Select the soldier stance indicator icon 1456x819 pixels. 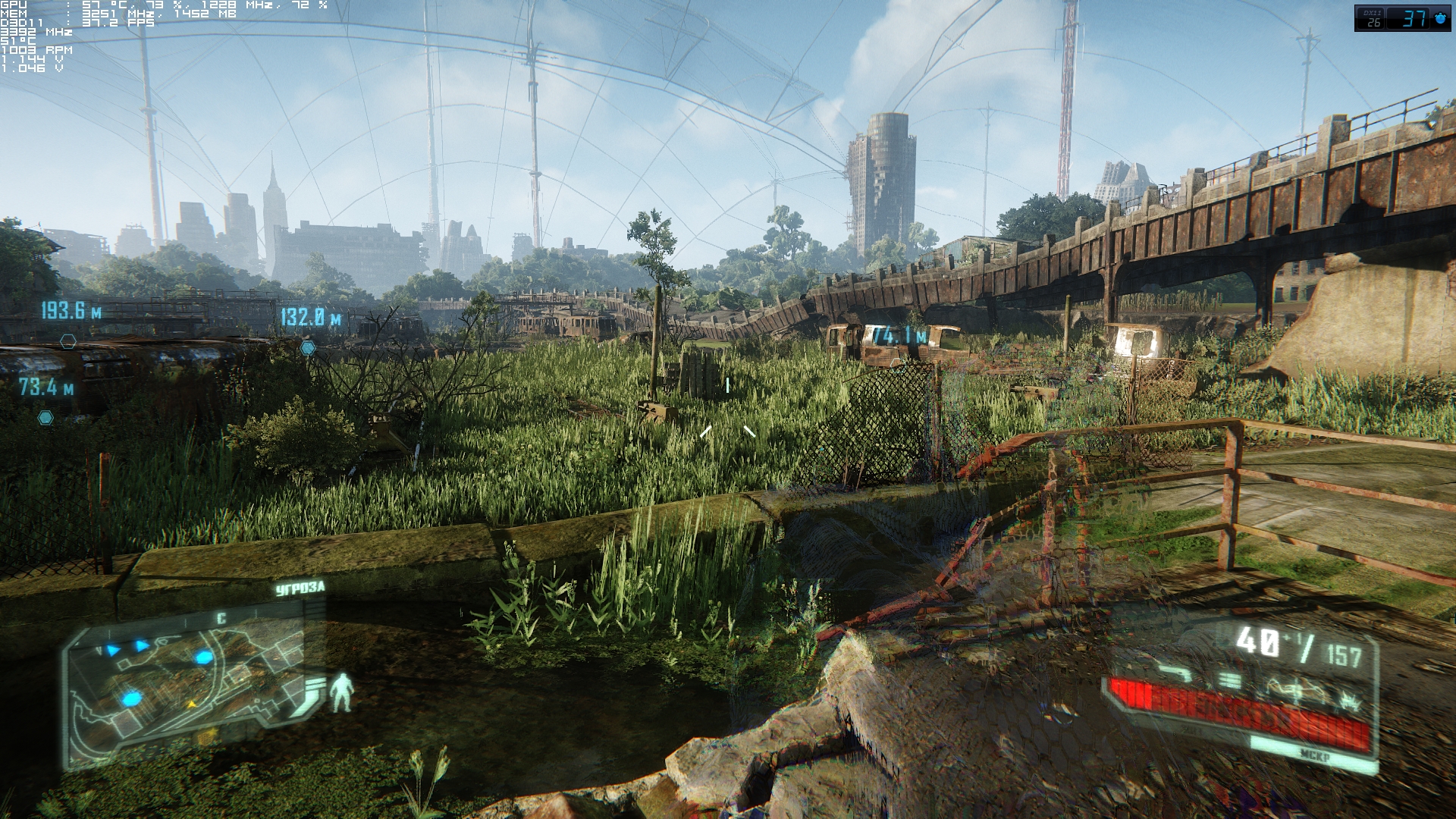(342, 692)
